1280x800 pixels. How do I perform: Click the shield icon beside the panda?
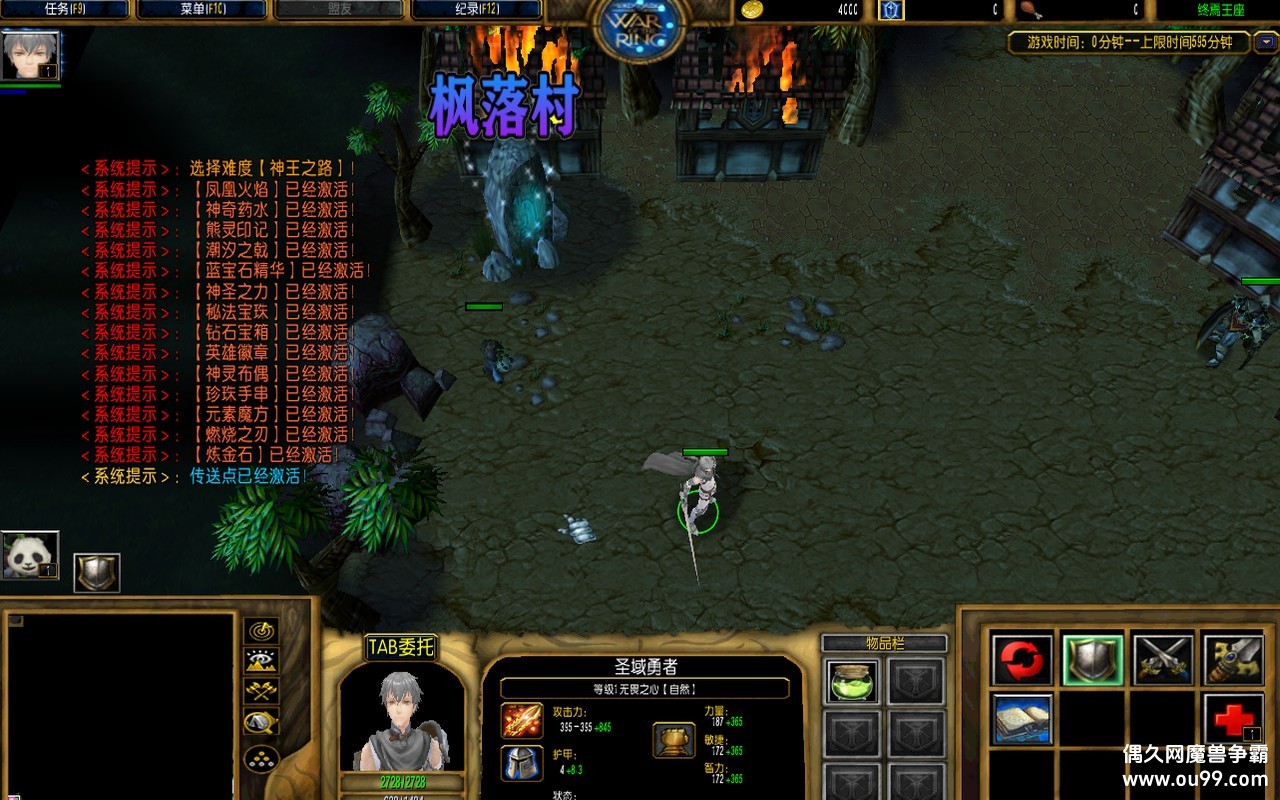tap(97, 573)
